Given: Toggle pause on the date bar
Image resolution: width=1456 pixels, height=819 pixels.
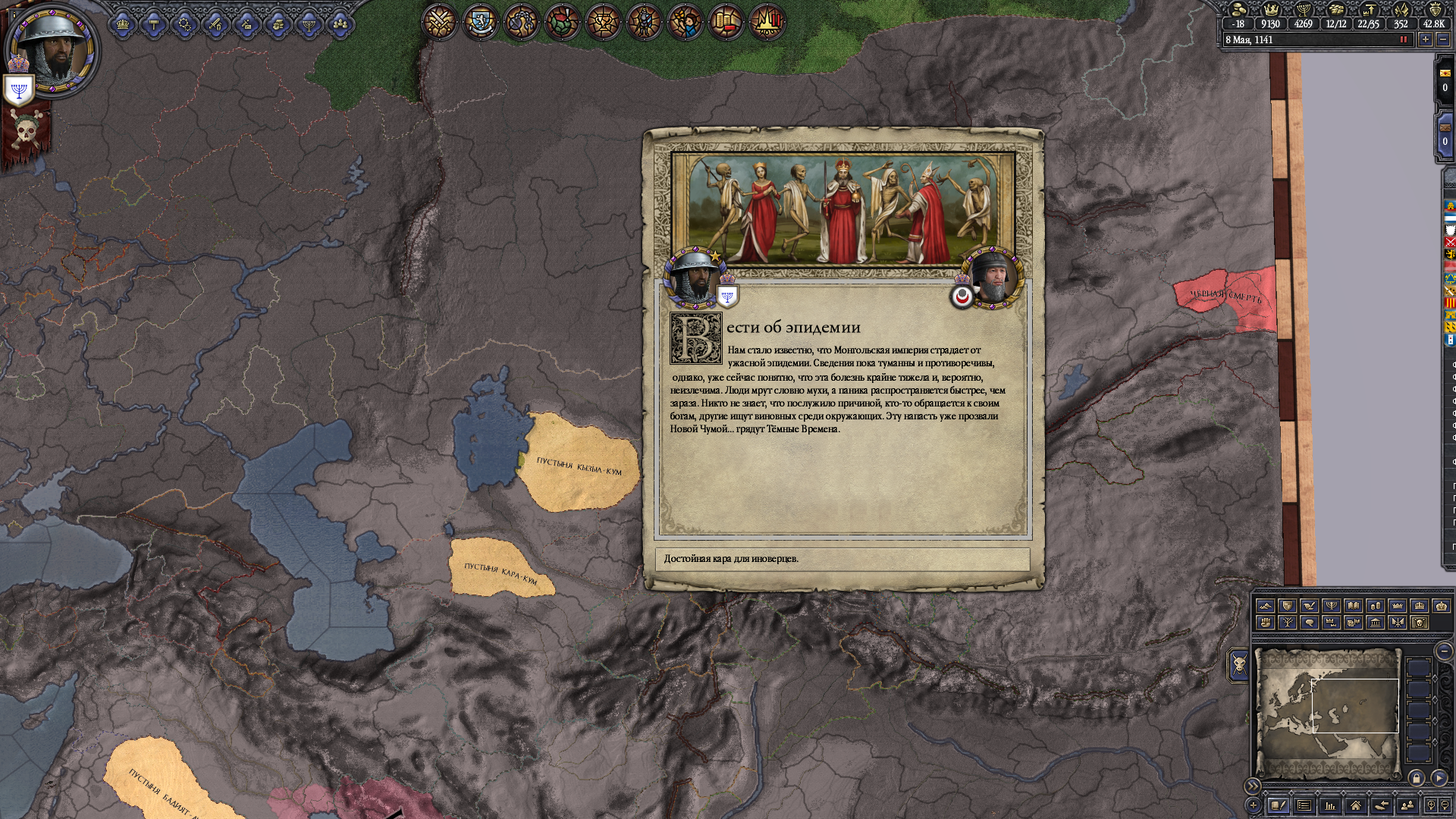Looking at the screenshot, I should tap(1403, 39).
